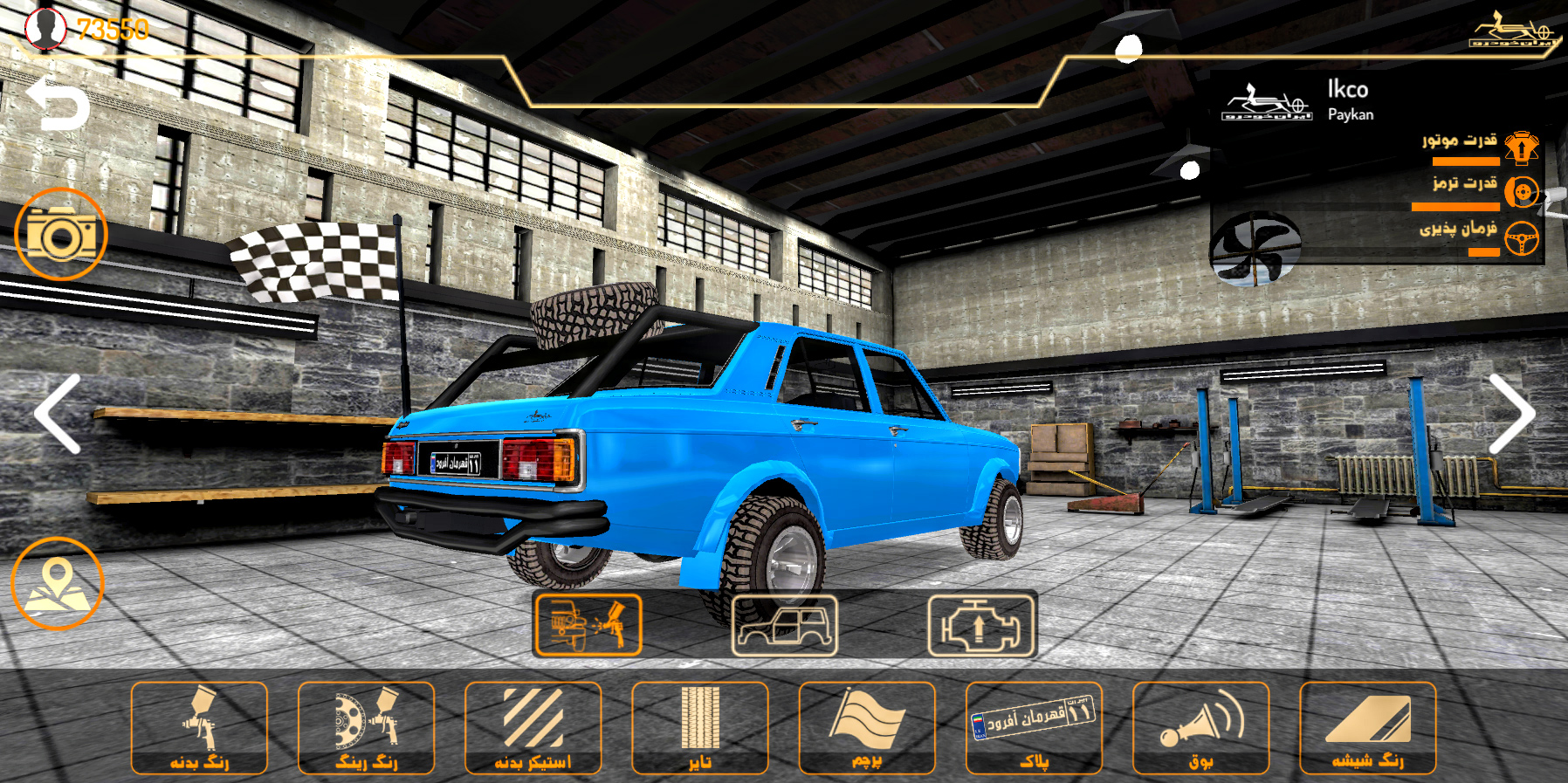Open rim paint color option
The height and width of the screenshot is (783, 1568).
pyautogui.click(x=366, y=728)
